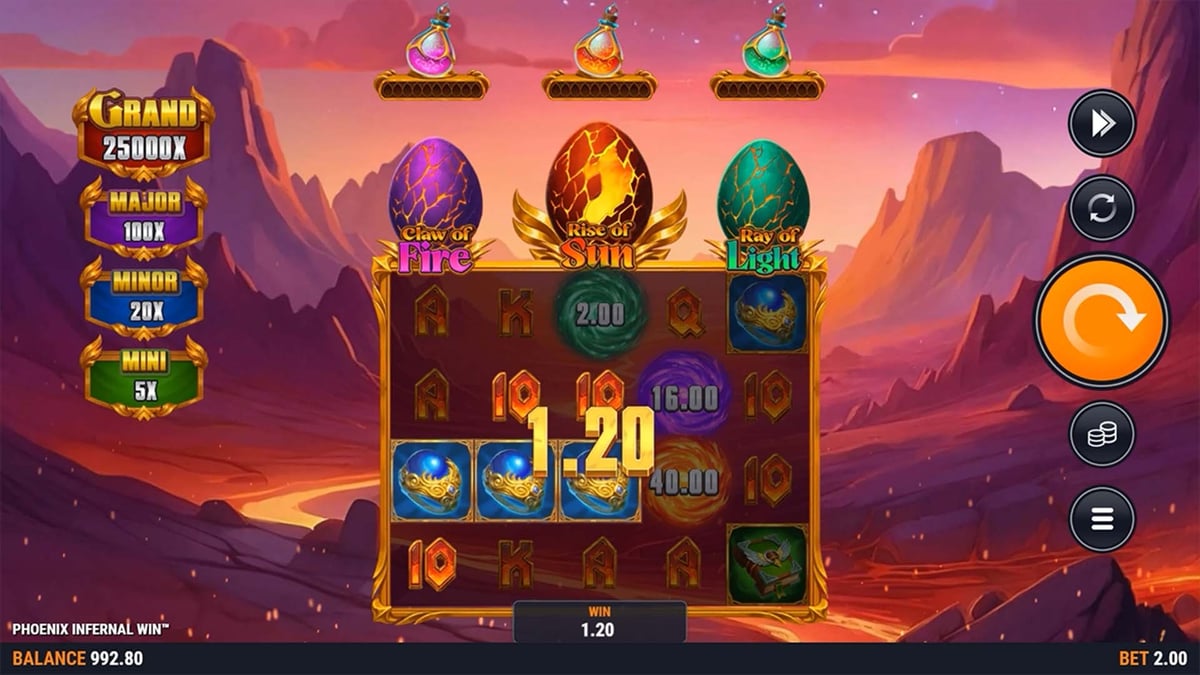The width and height of the screenshot is (1200, 675).
Task: Spin the reels with the orange button
Action: tap(1101, 320)
